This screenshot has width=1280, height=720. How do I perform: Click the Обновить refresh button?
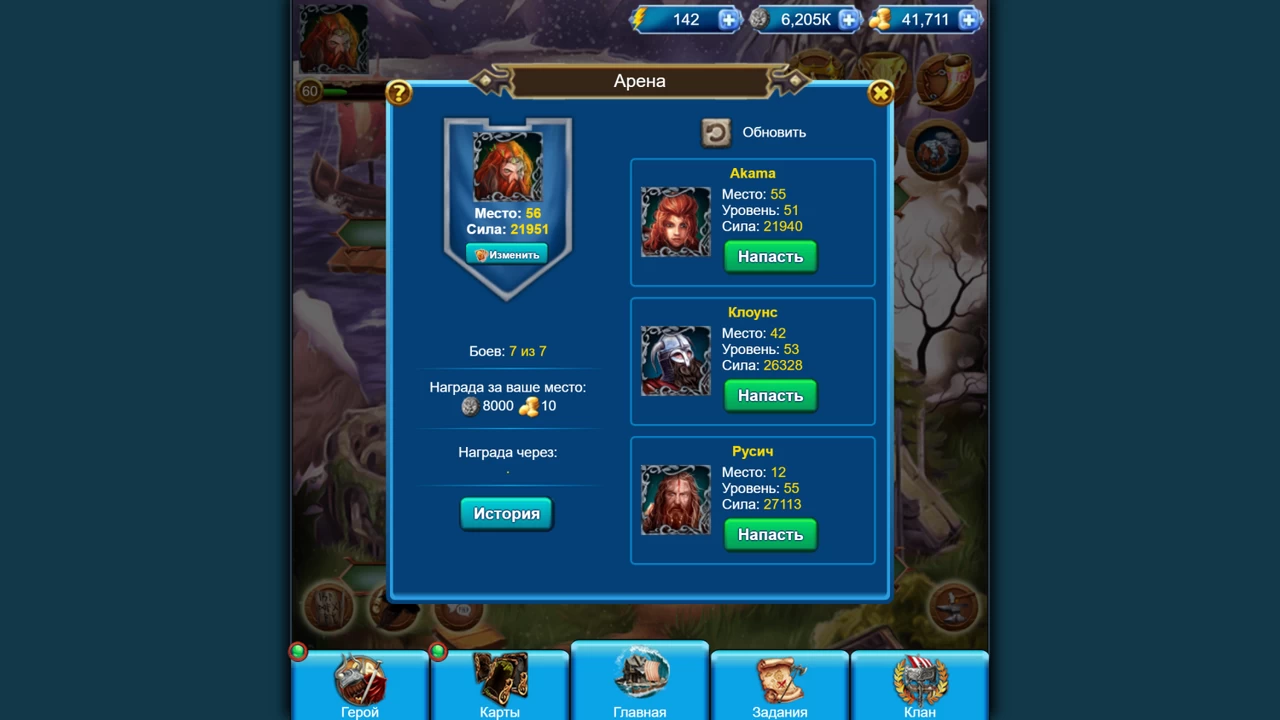tap(716, 132)
